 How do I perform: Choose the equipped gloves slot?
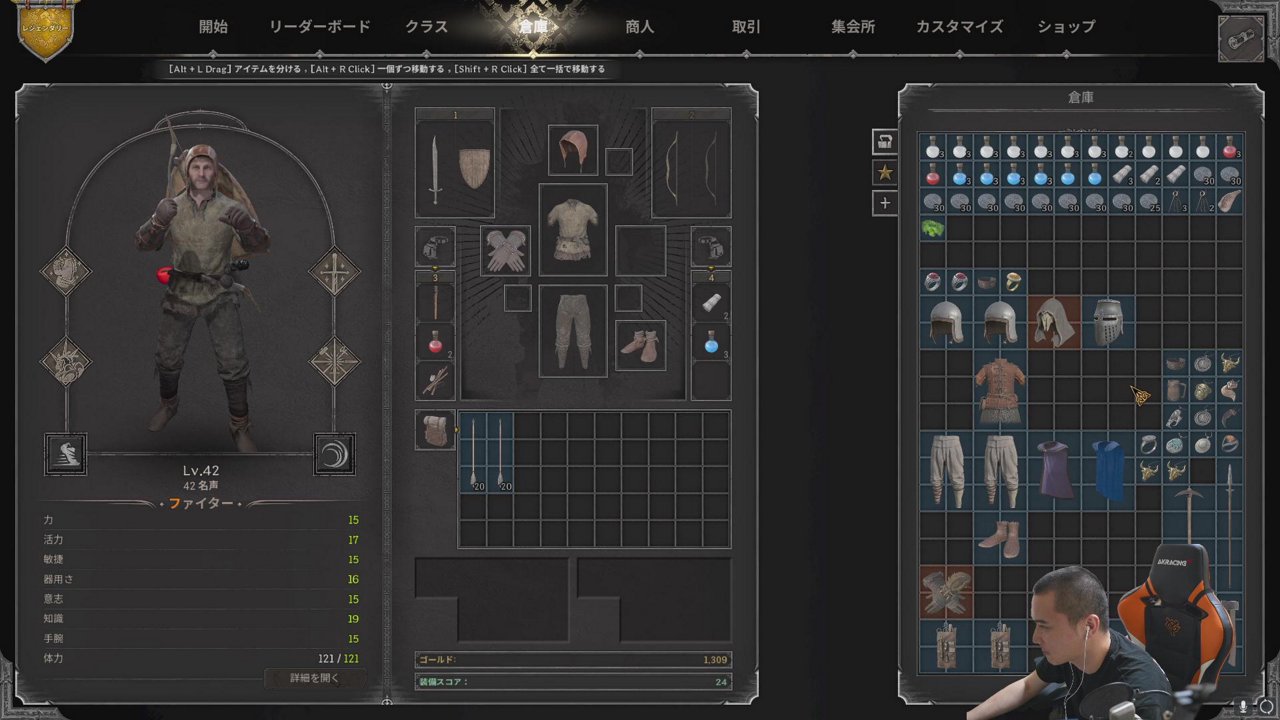(505, 250)
